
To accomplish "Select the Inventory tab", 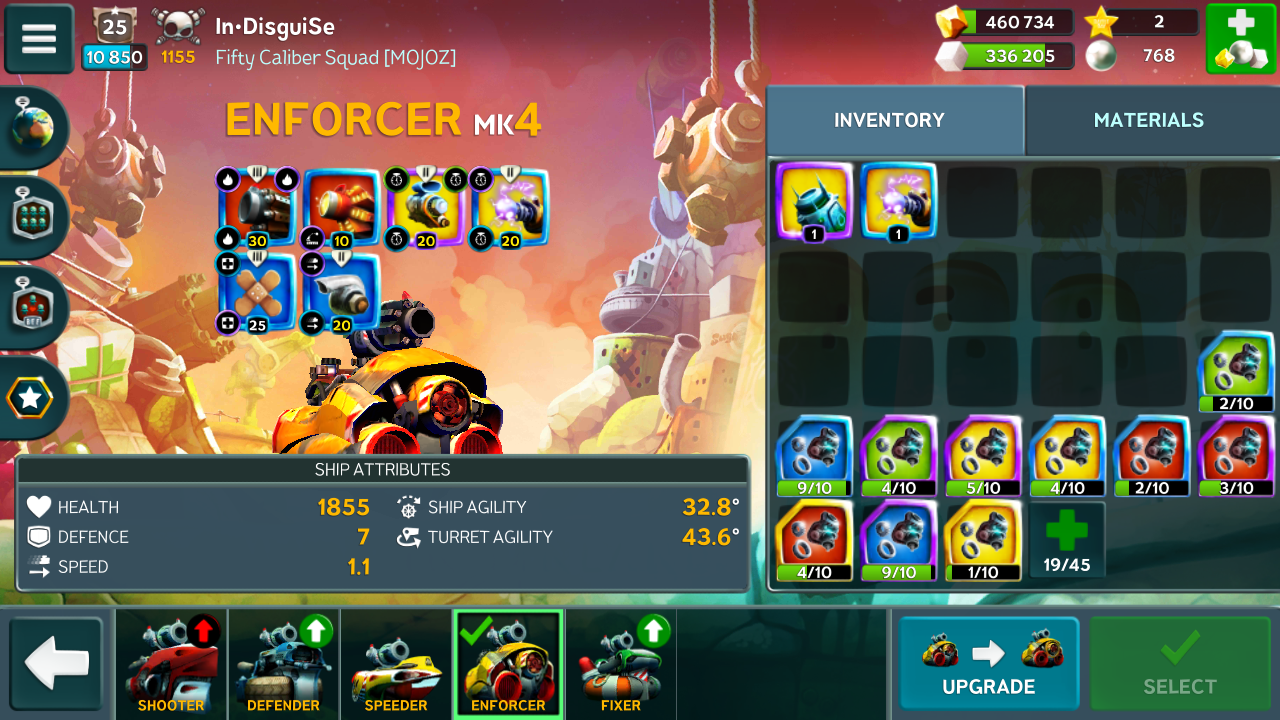I will tap(889, 120).
